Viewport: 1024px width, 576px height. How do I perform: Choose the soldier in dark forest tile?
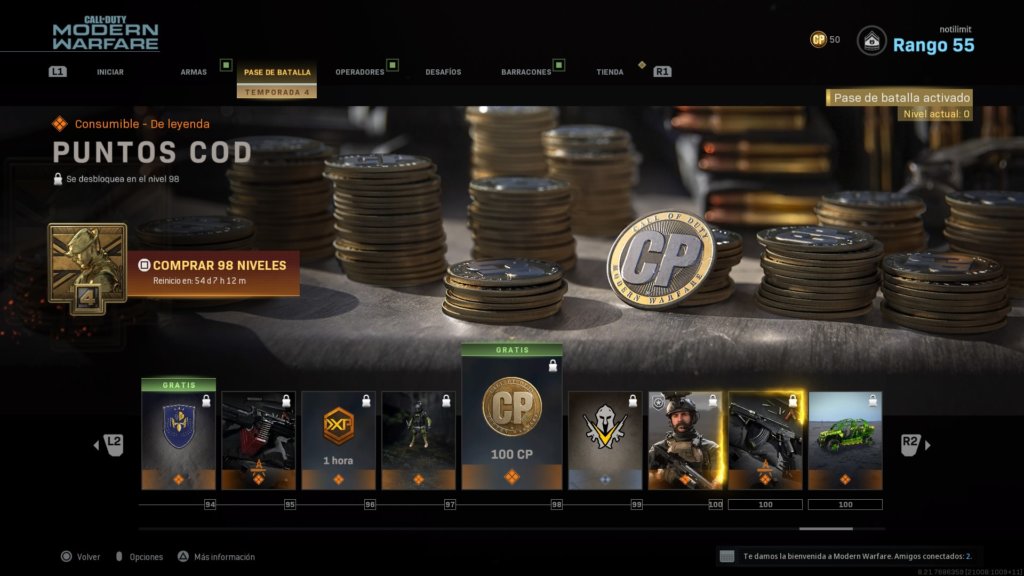(418, 438)
